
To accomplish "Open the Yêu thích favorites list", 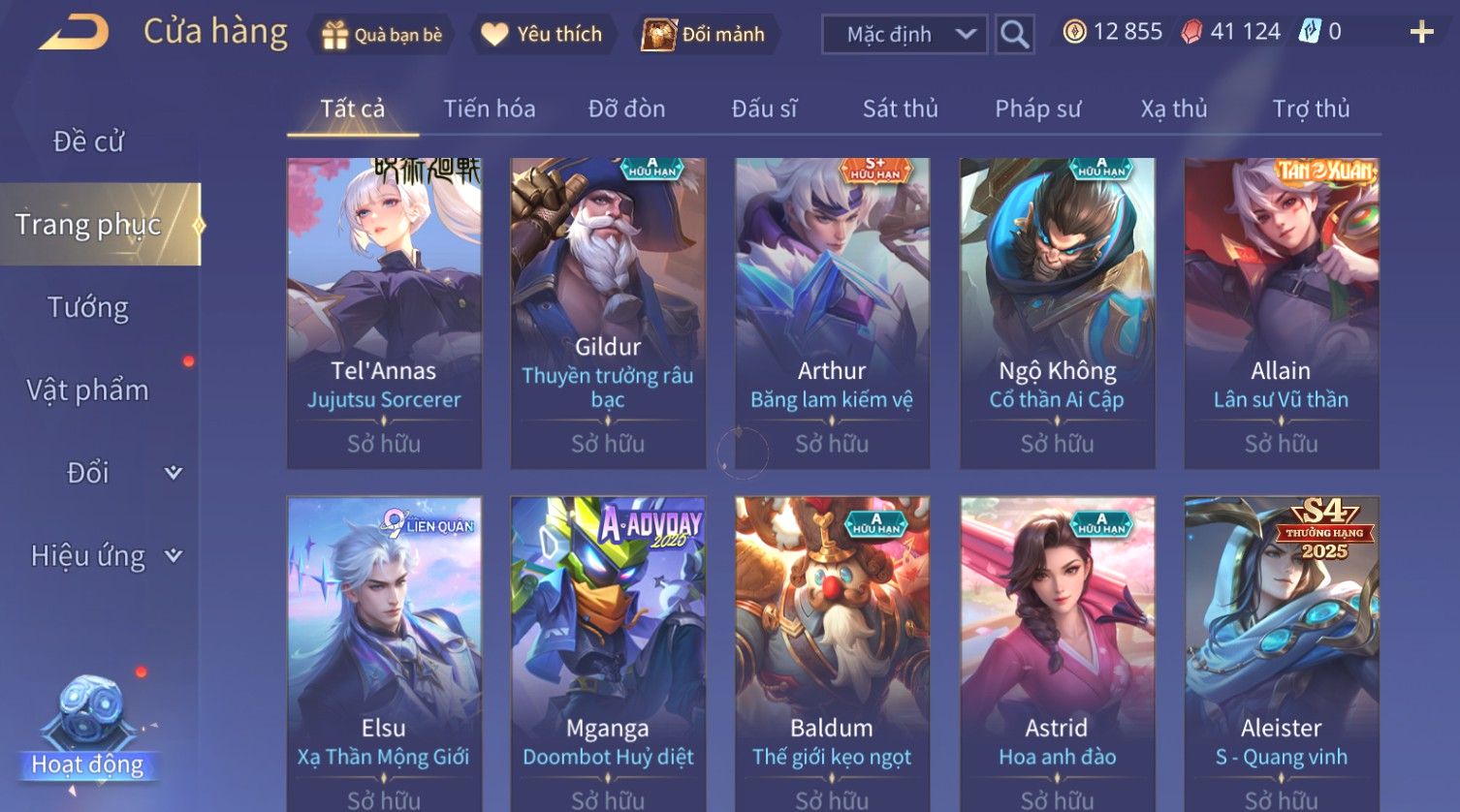I will (x=542, y=35).
